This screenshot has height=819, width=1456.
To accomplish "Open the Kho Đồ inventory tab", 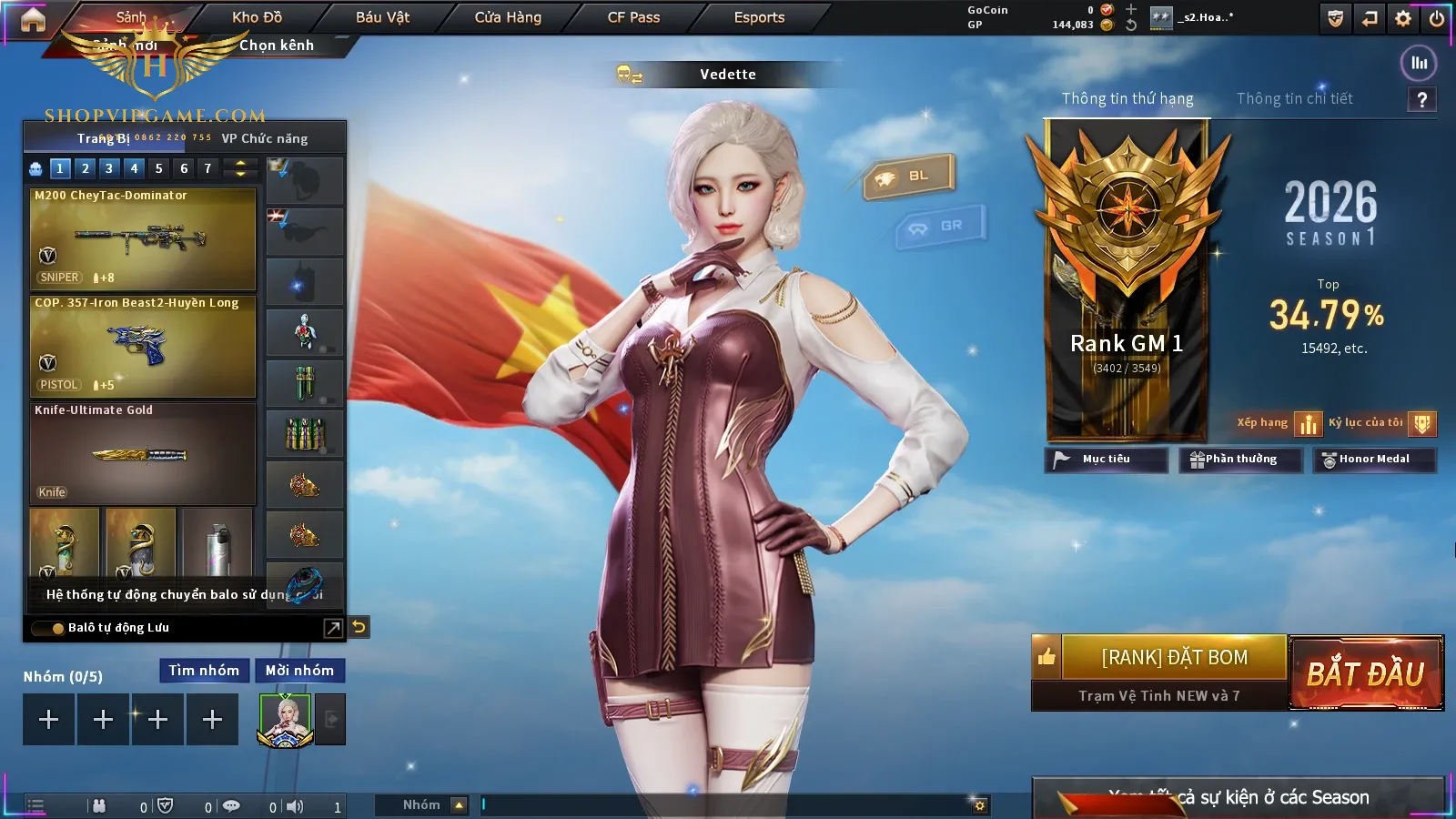I will 257,17.
